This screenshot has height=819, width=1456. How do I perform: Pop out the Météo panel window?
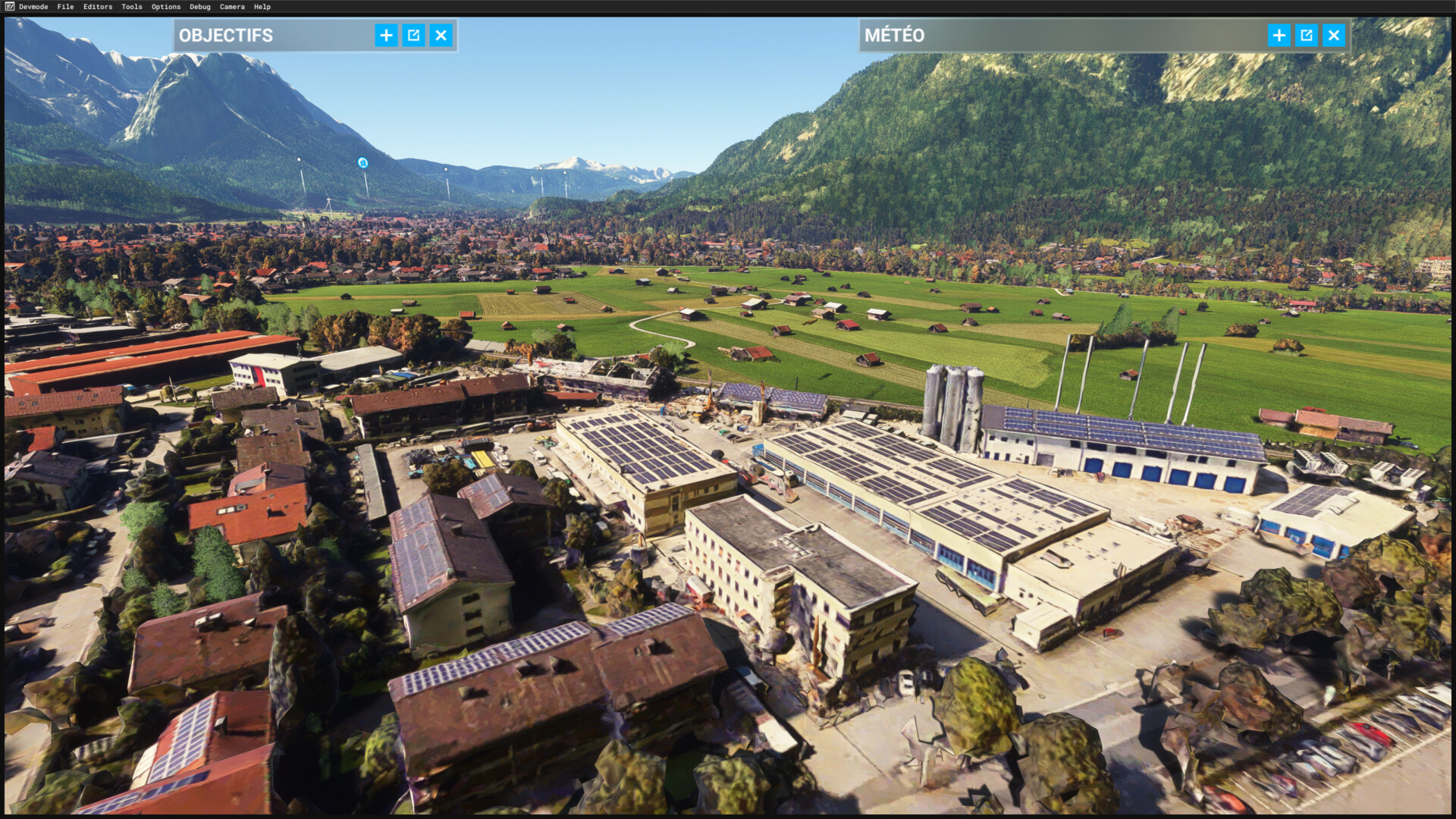1306,35
